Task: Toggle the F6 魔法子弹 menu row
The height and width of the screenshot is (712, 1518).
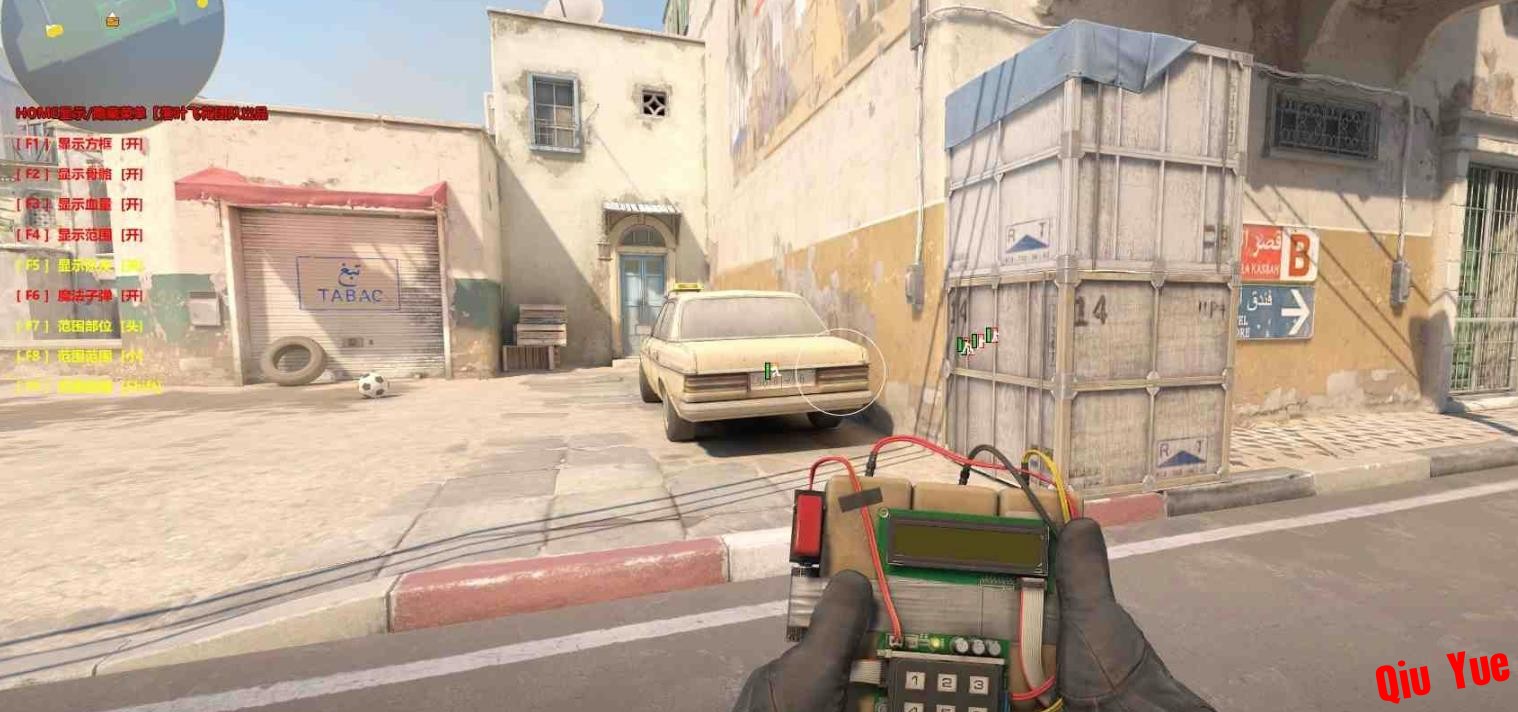Action: pos(80,296)
